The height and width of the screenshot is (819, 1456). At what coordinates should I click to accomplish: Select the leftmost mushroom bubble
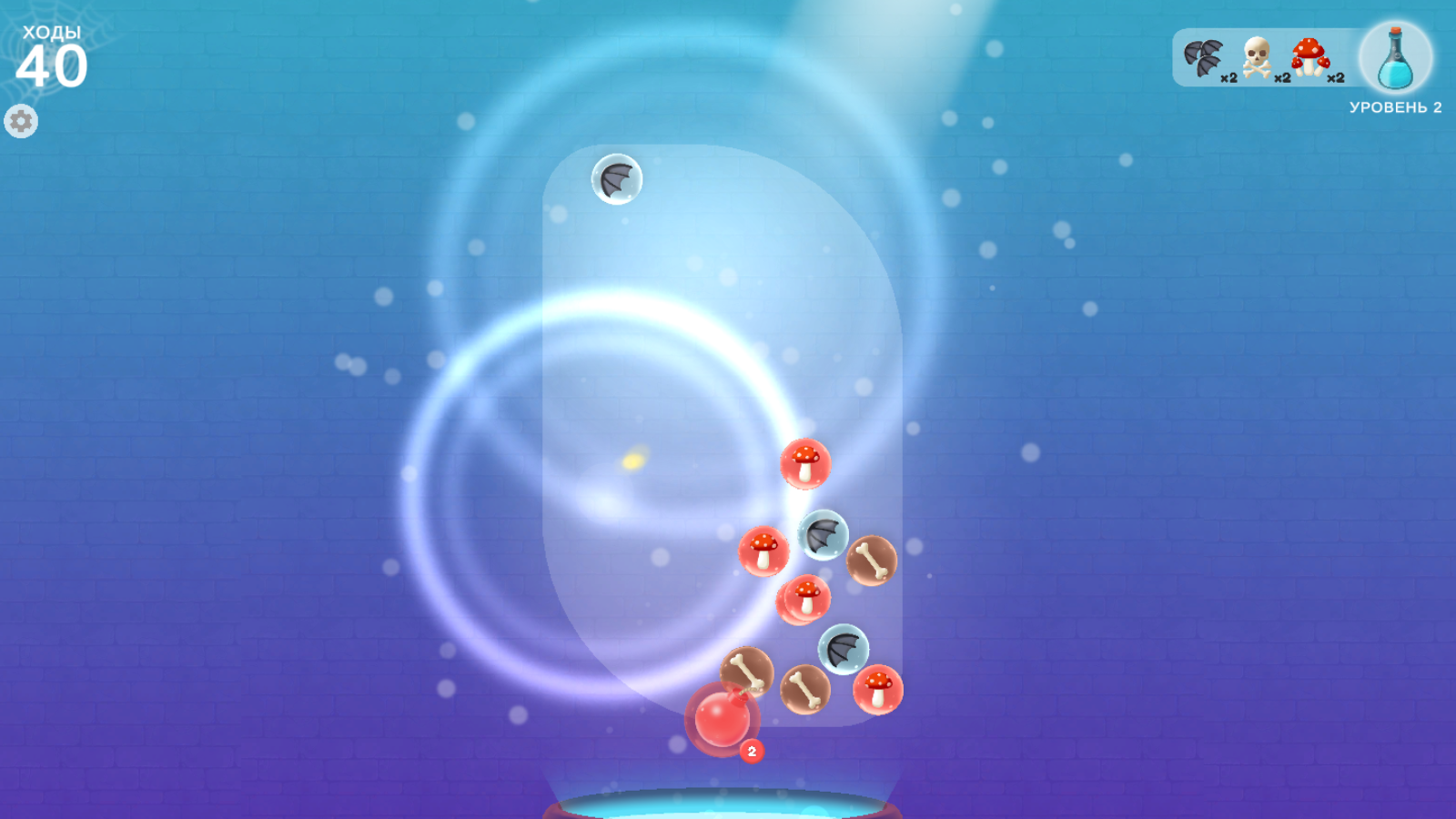point(763,552)
